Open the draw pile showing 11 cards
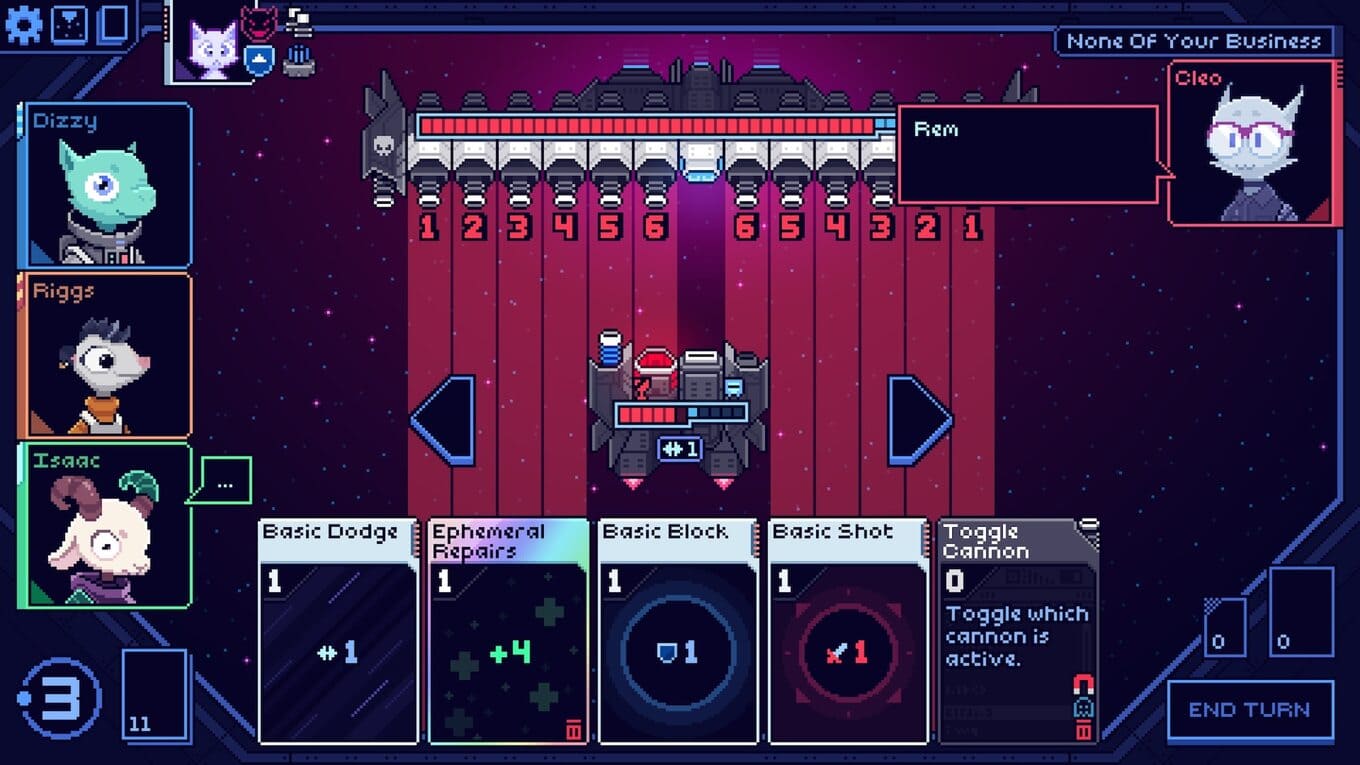This screenshot has height=765, width=1360. point(155,694)
